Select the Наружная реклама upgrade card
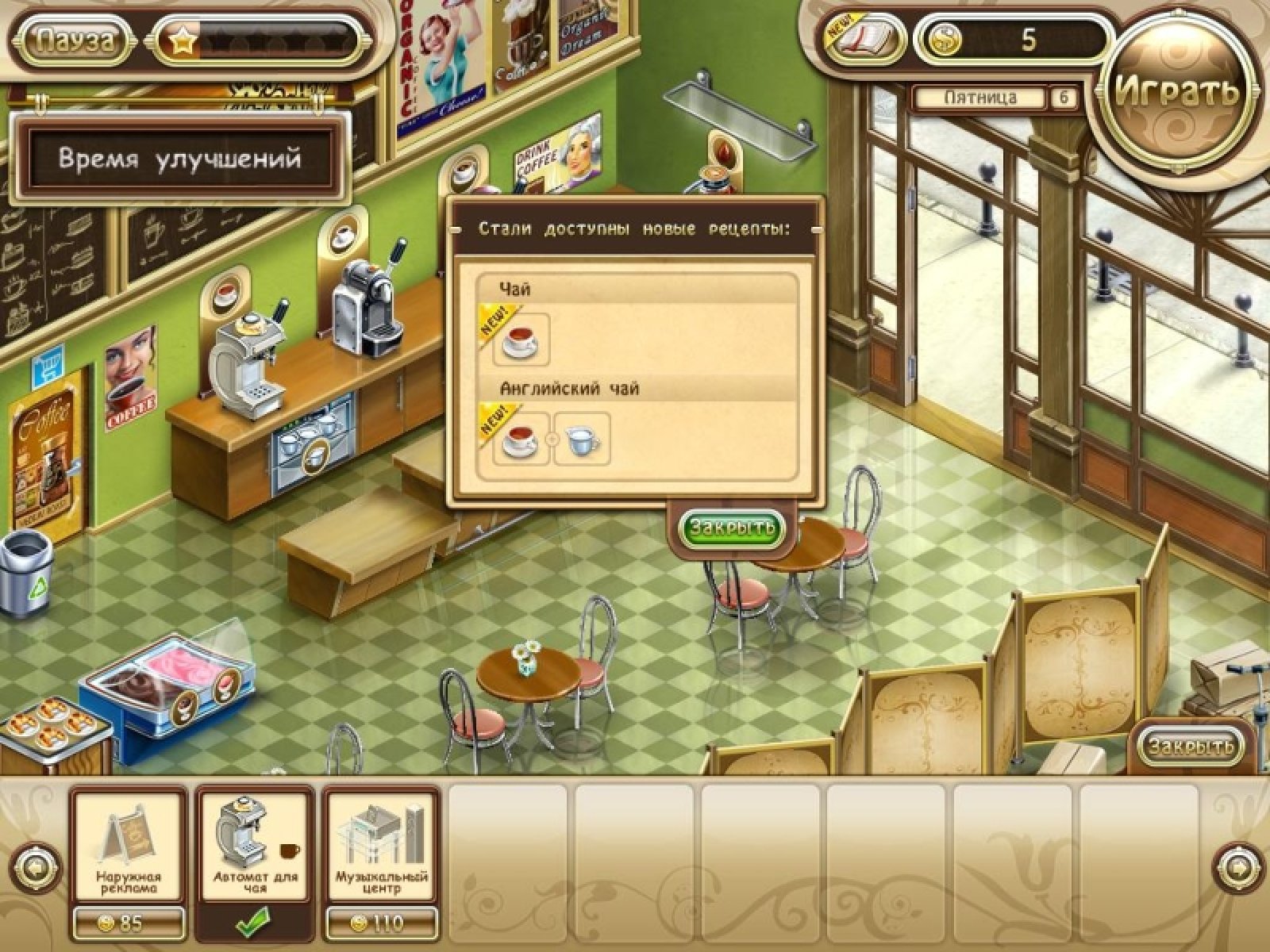The height and width of the screenshot is (952, 1270). click(x=129, y=847)
